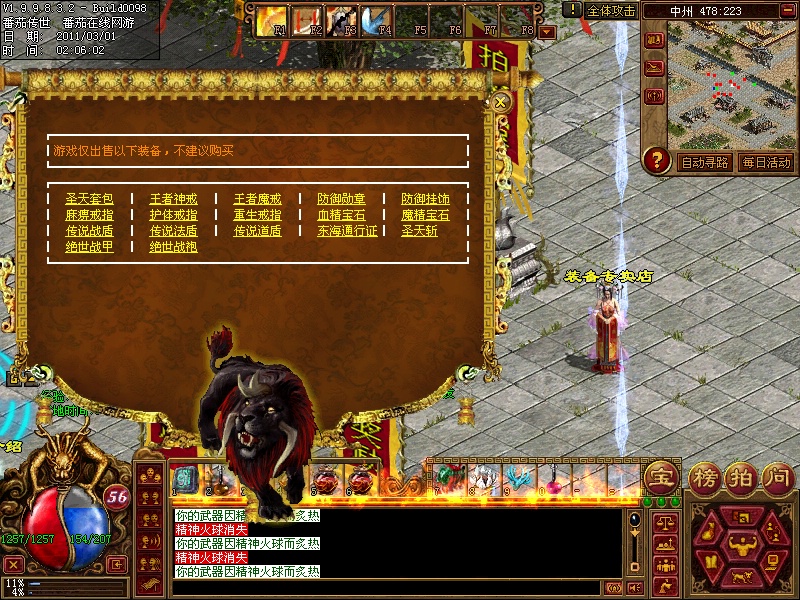Open the 宝 treasure shop button
The image size is (800, 600).
click(x=659, y=476)
